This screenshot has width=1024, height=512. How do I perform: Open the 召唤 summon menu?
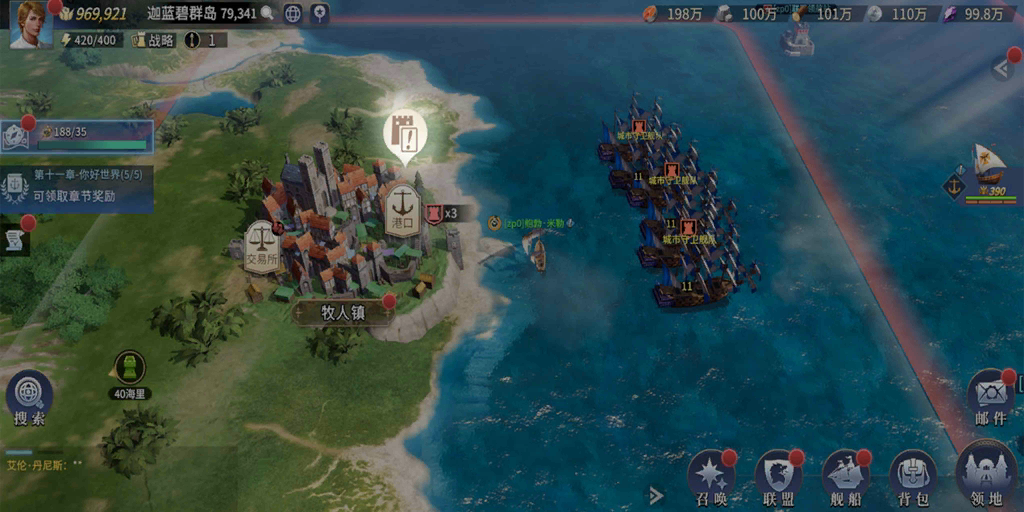click(x=712, y=478)
